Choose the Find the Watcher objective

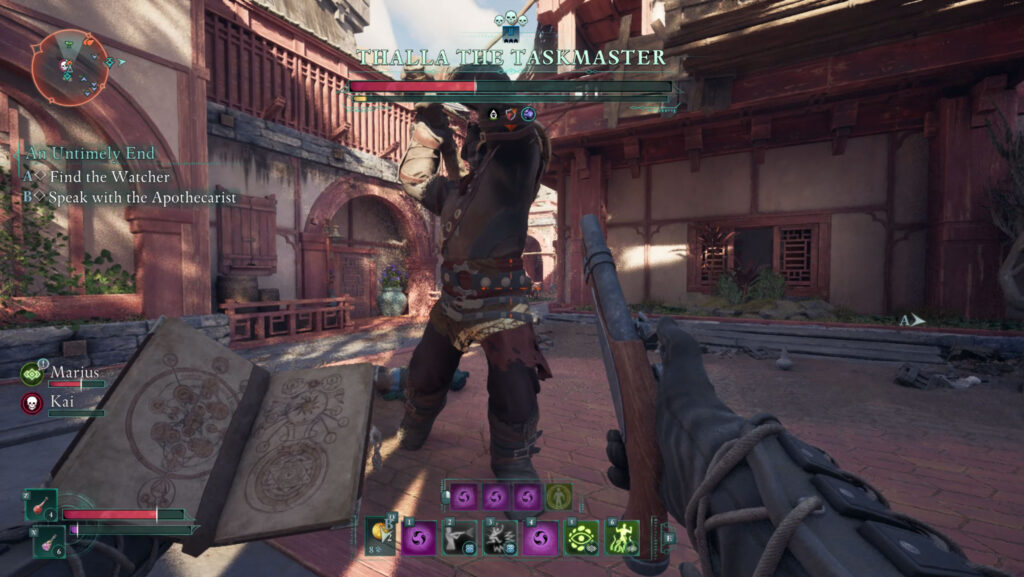click(100, 176)
